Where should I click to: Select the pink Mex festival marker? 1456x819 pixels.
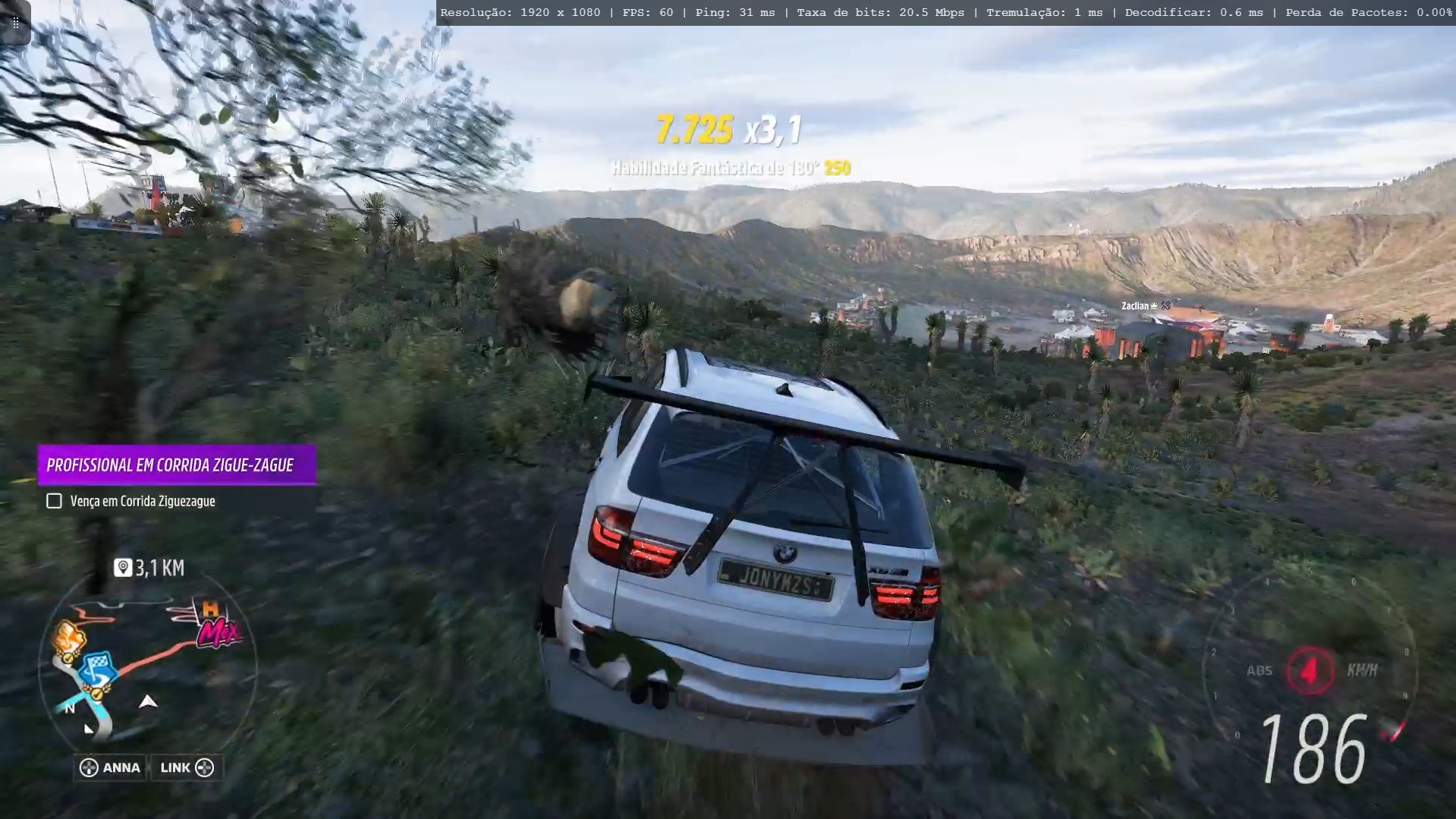pyautogui.click(x=218, y=632)
